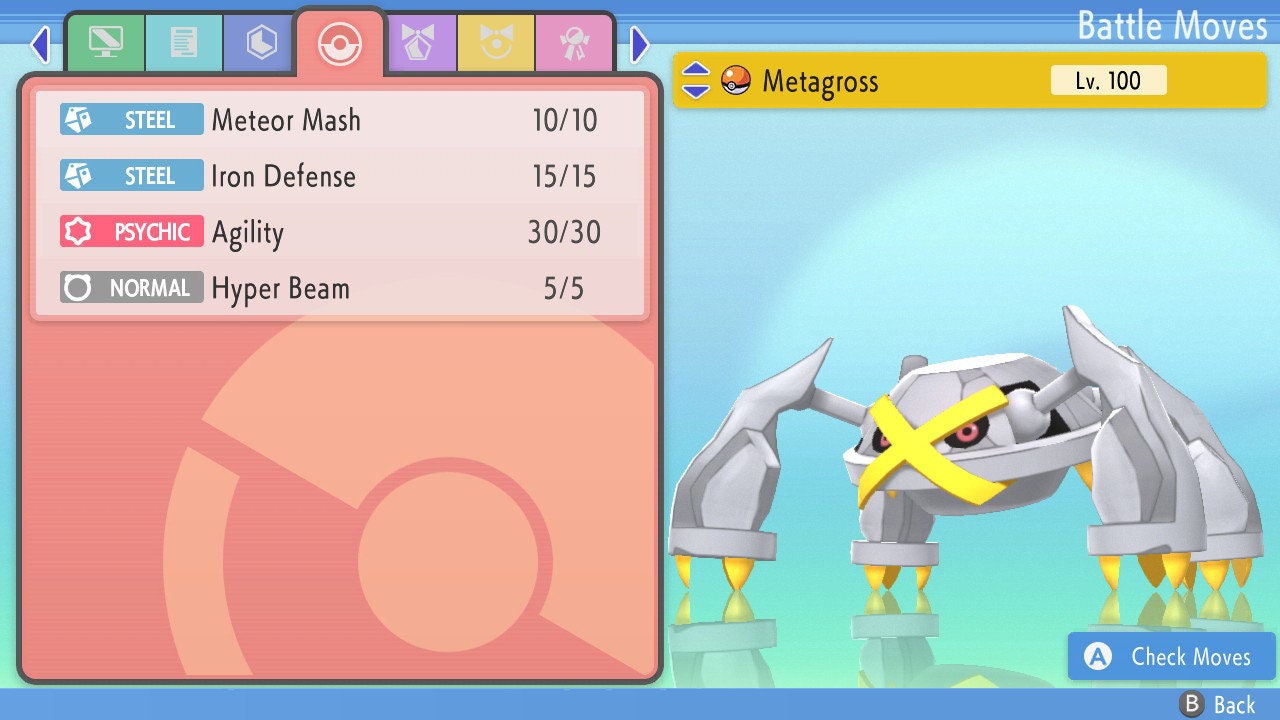Select the red Poké Ball battle moves tab
The height and width of the screenshot is (720, 1280).
[x=339, y=44]
